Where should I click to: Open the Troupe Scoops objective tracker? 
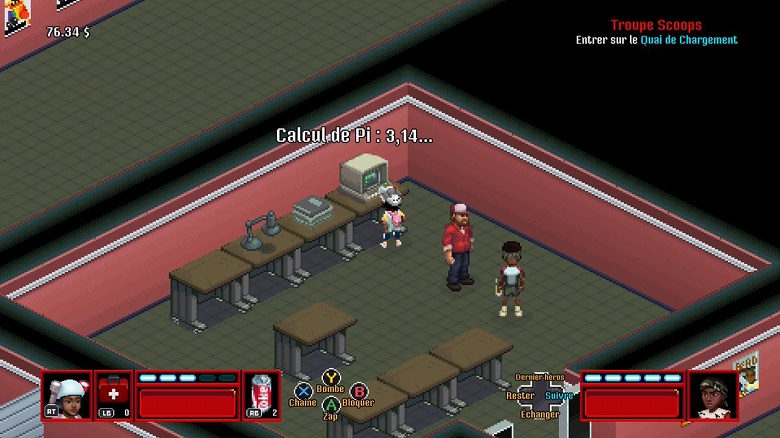(x=656, y=25)
